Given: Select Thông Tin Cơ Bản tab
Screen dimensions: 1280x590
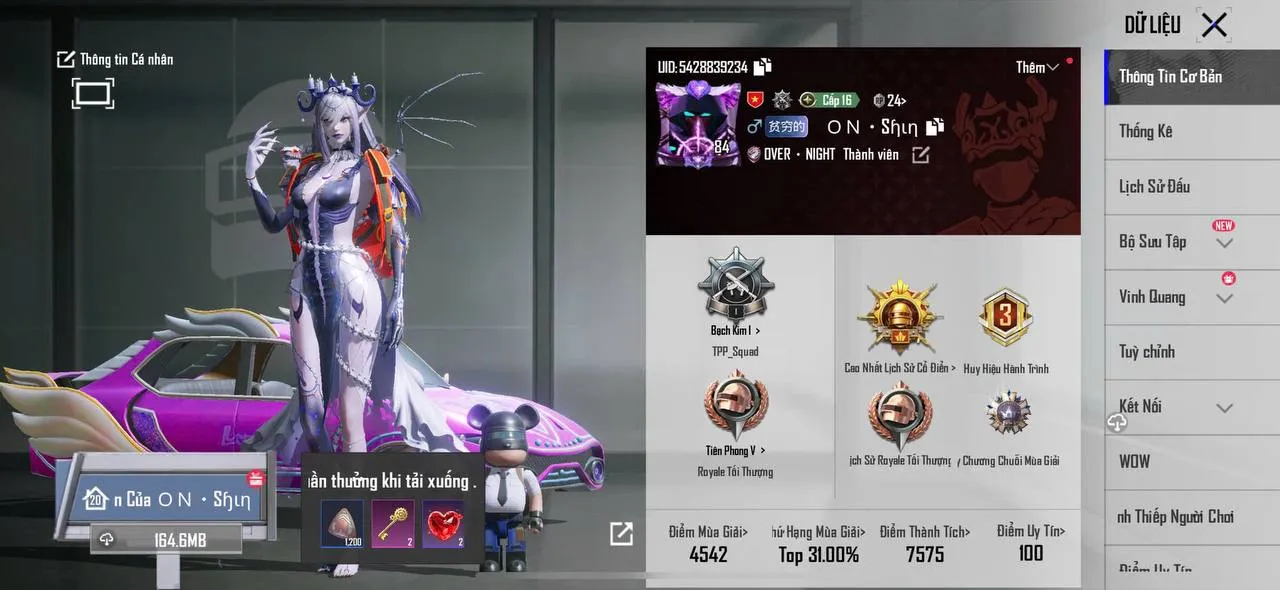Looking at the screenshot, I should 1170,76.
